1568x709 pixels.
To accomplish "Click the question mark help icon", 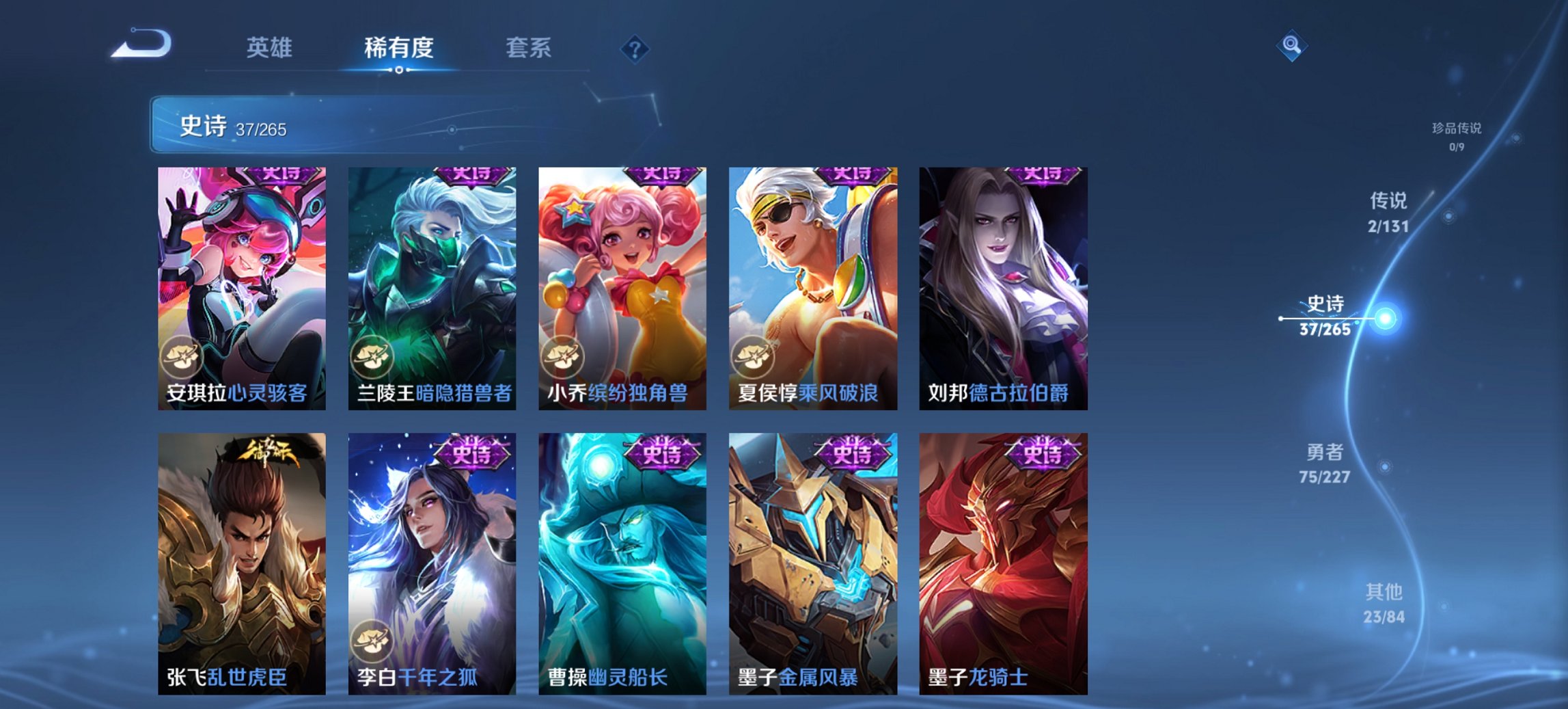I will [x=634, y=49].
